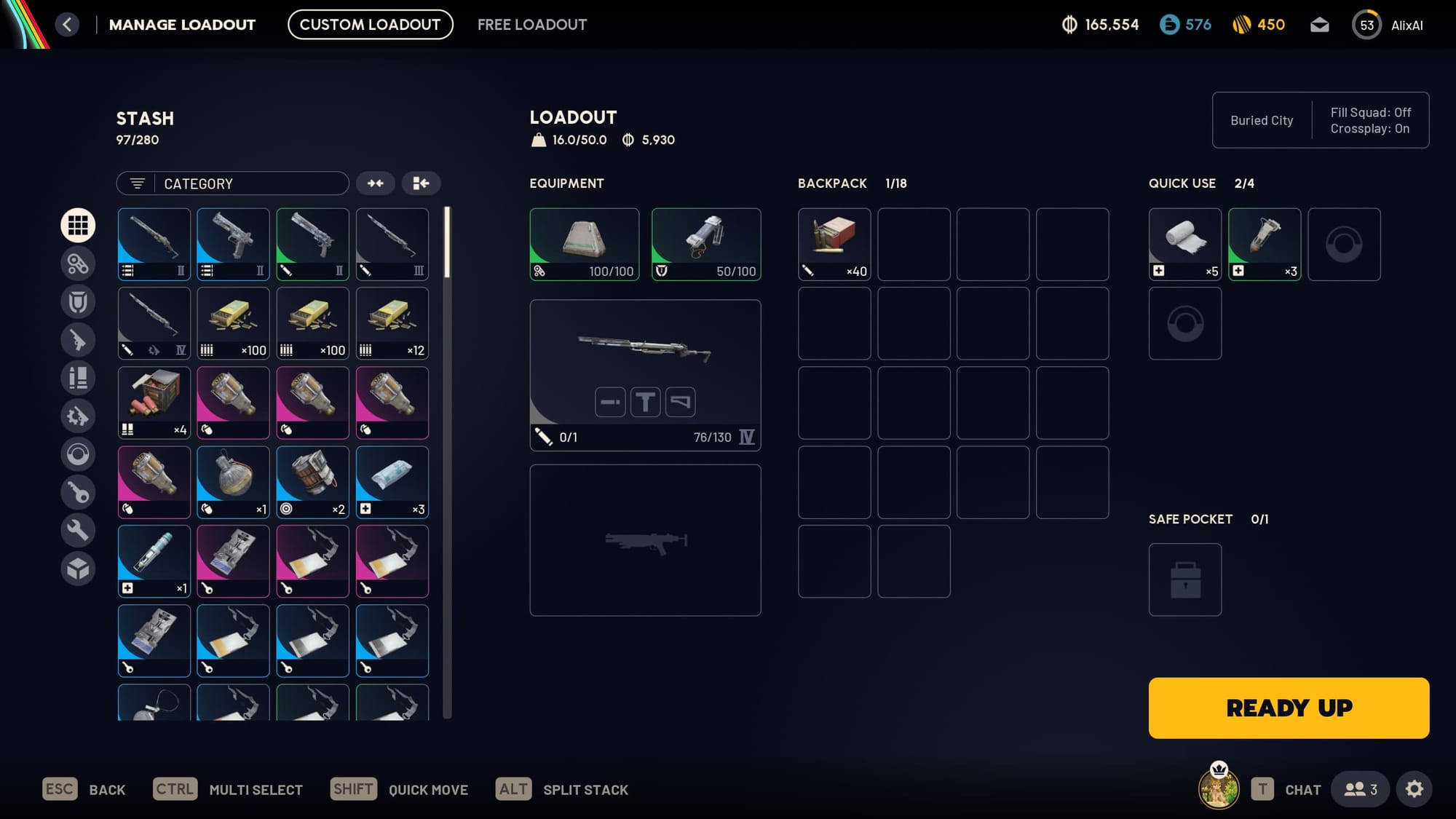
Task: Open the Category sort dropdown
Action: click(x=232, y=183)
